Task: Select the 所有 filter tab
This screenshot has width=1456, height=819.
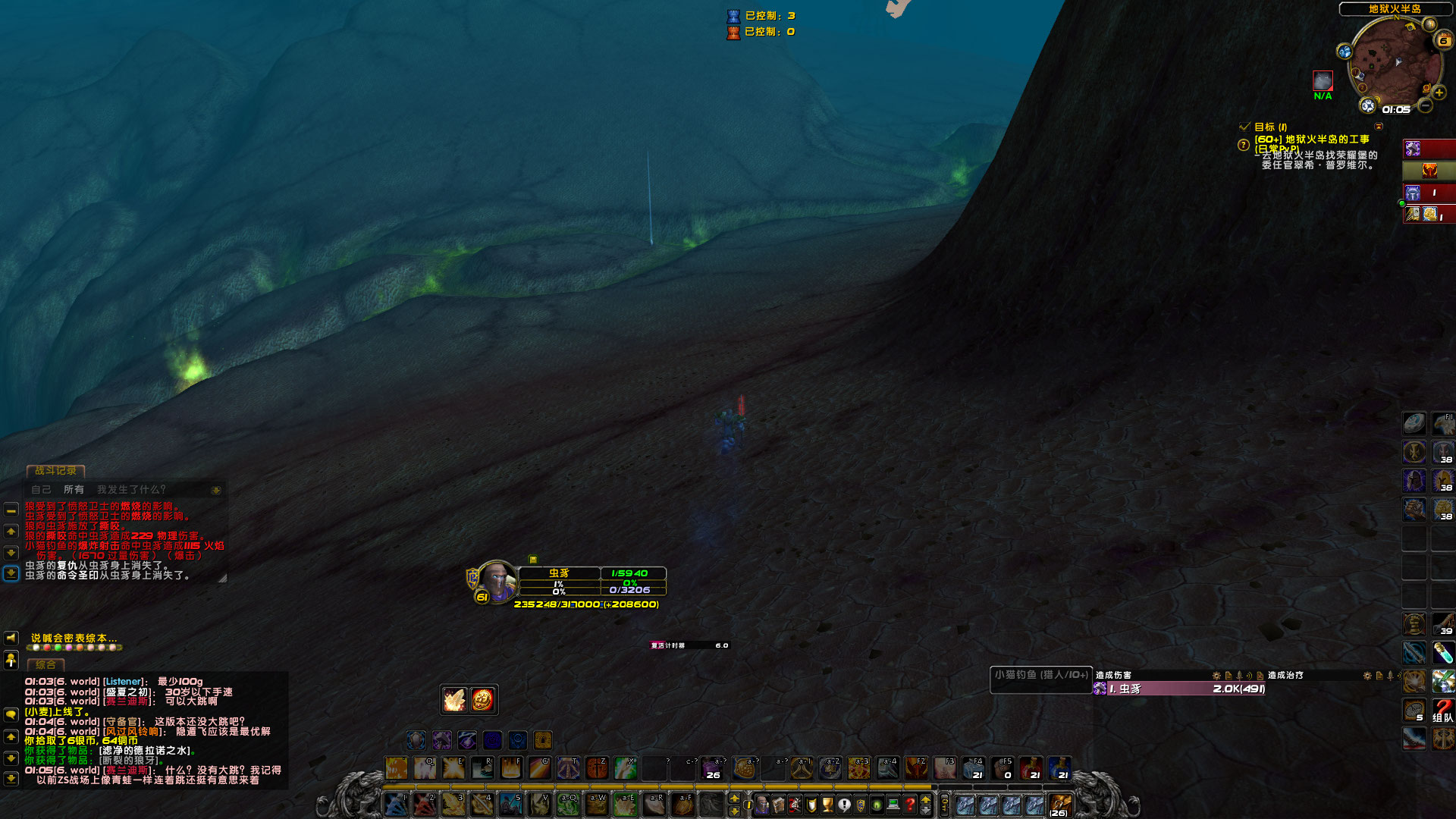Action: pos(74,490)
